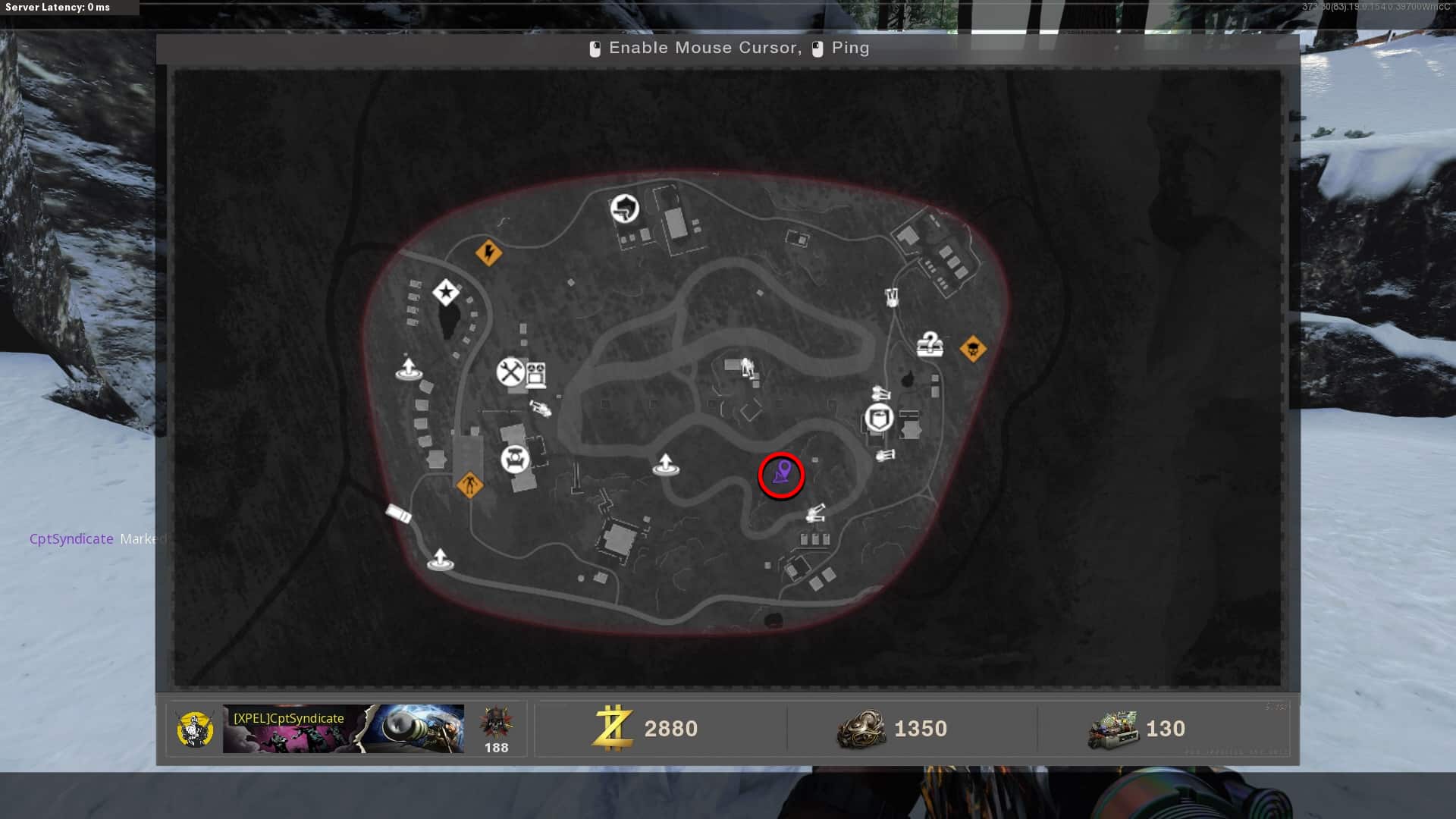This screenshot has width=1456, height=819.
Task: Click the mystery box question mark icon
Action: pos(930,345)
